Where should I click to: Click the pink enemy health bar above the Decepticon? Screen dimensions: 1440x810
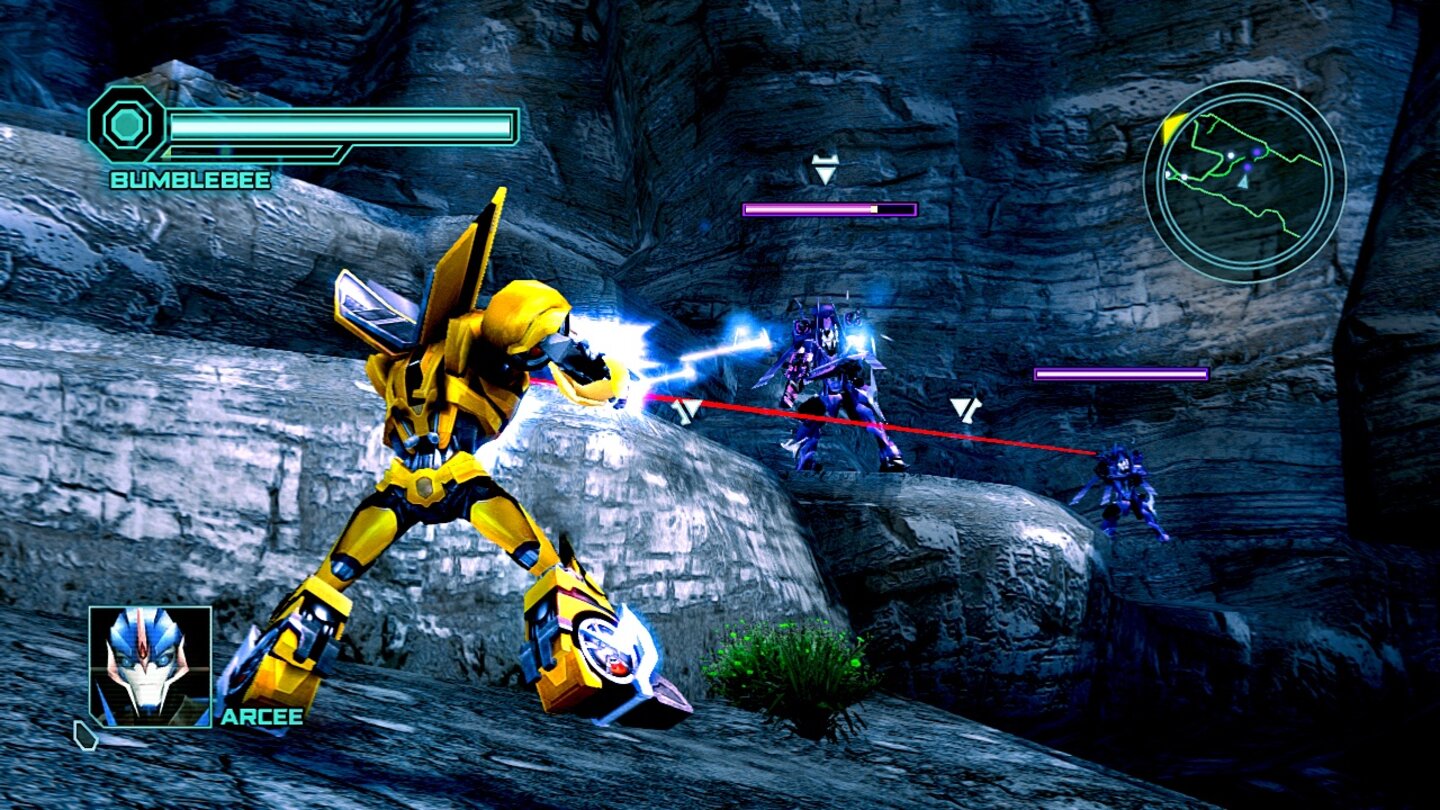828,208
